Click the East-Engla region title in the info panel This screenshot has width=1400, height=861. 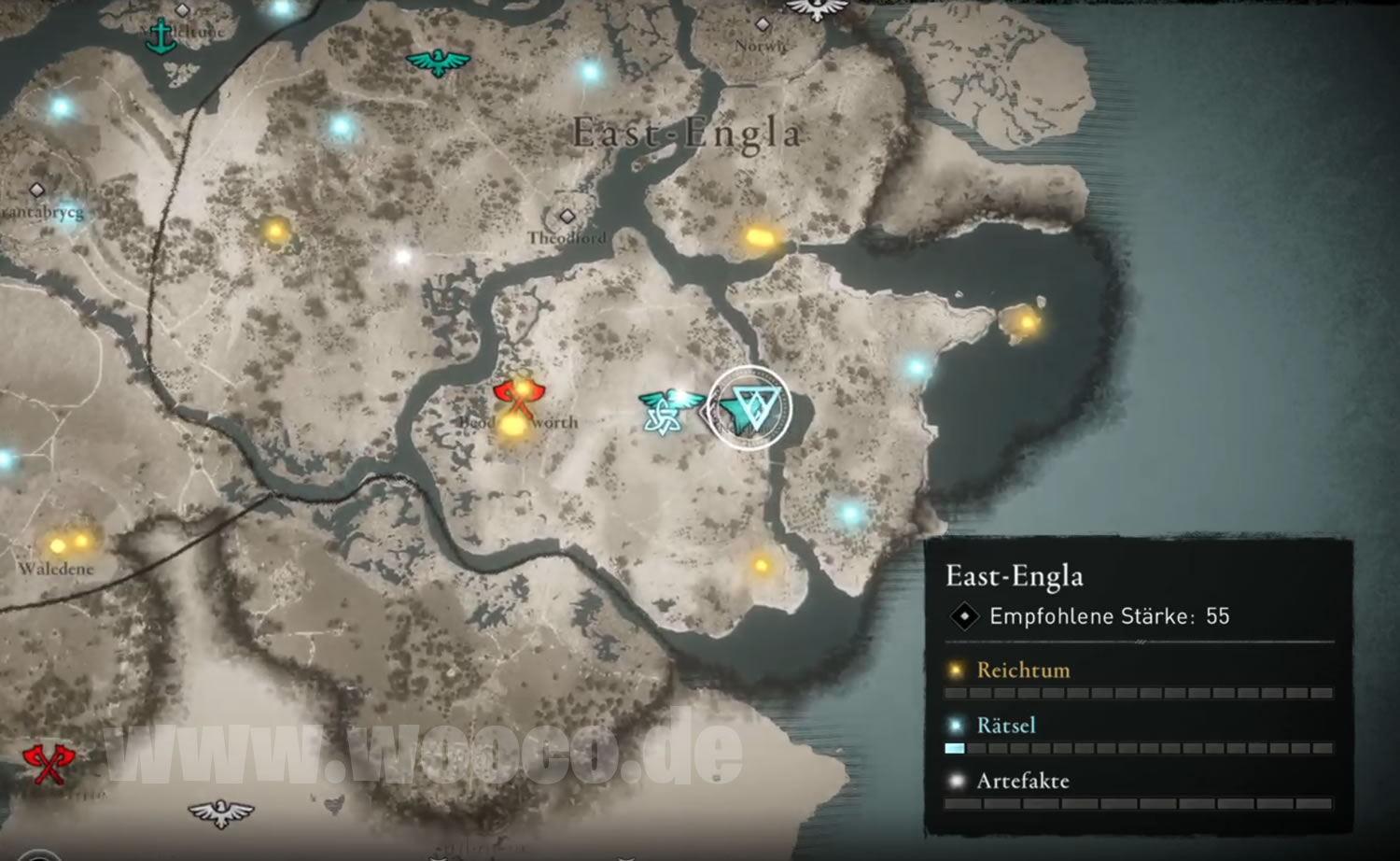tap(1015, 576)
